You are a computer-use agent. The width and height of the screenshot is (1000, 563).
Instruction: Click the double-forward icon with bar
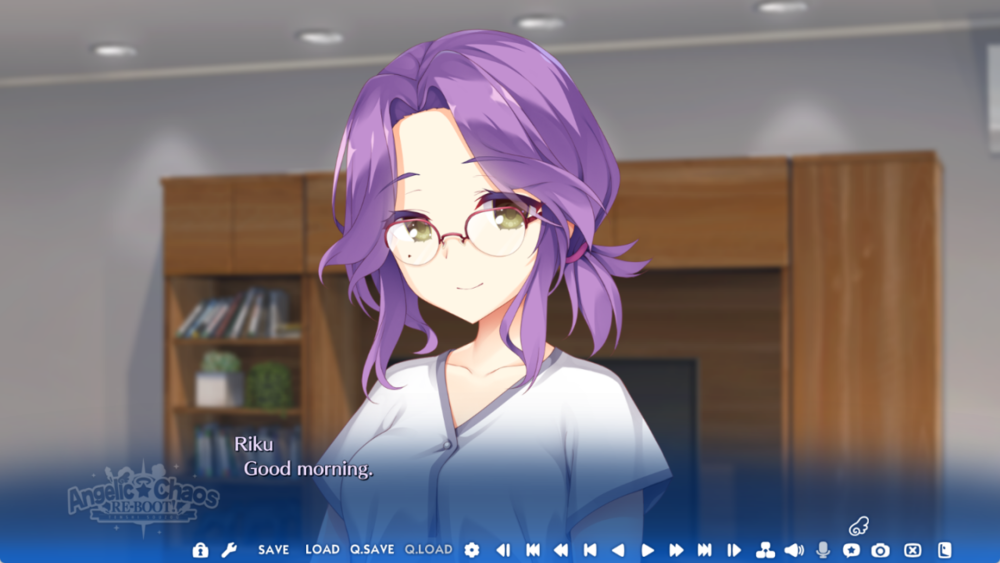click(x=705, y=550)
